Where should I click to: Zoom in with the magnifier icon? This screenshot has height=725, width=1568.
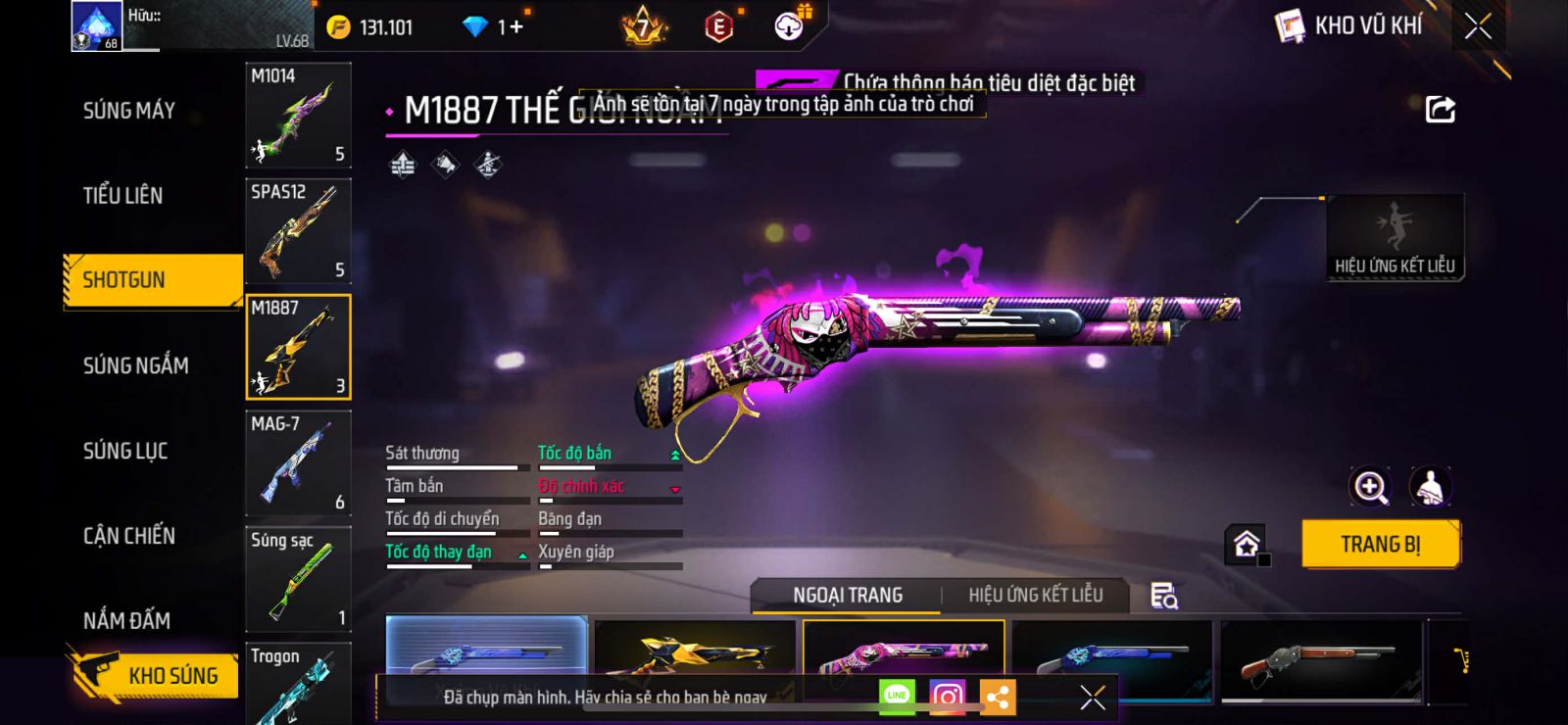click(x=1370, y=487)
